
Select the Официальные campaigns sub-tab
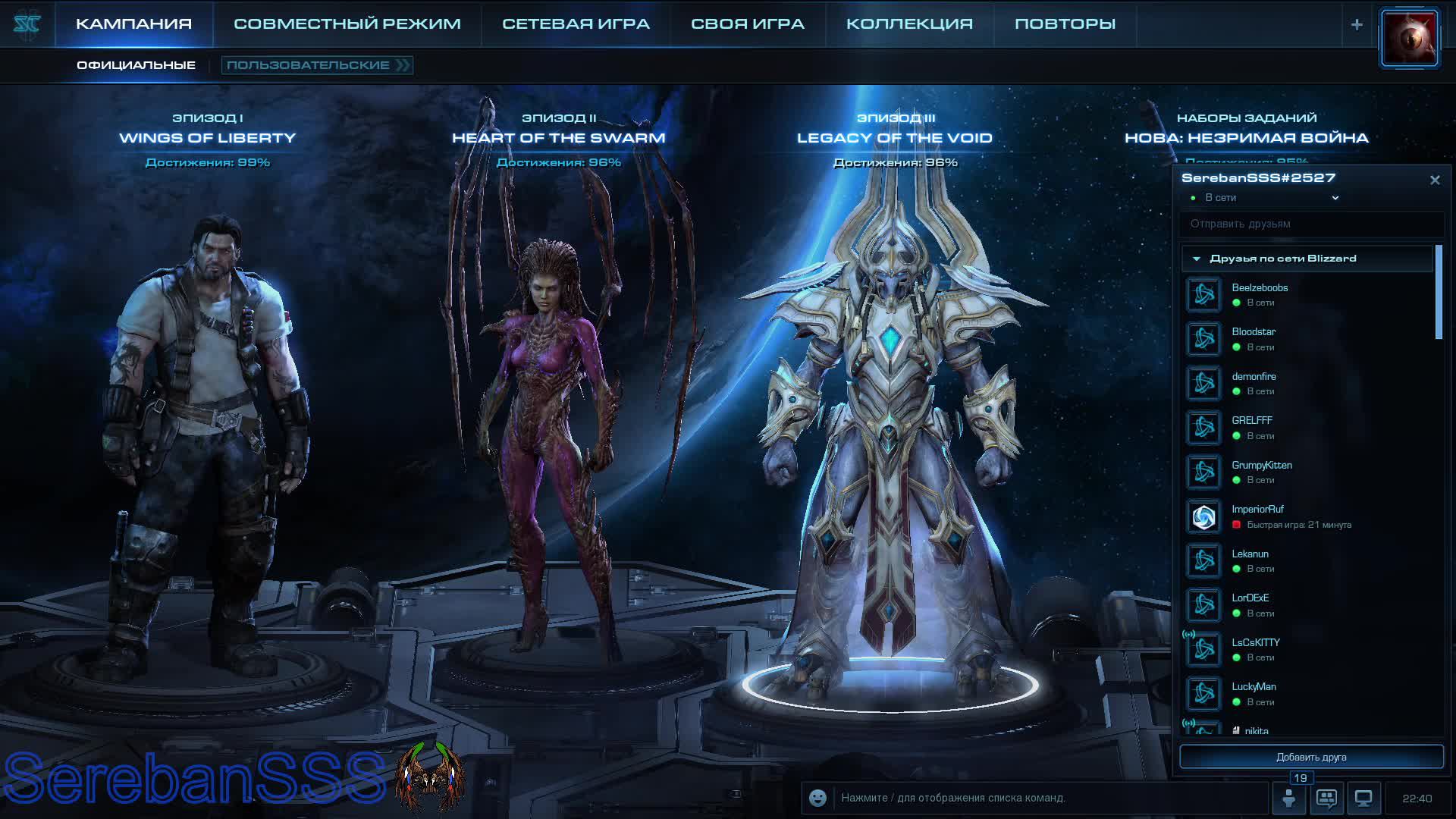136,65
